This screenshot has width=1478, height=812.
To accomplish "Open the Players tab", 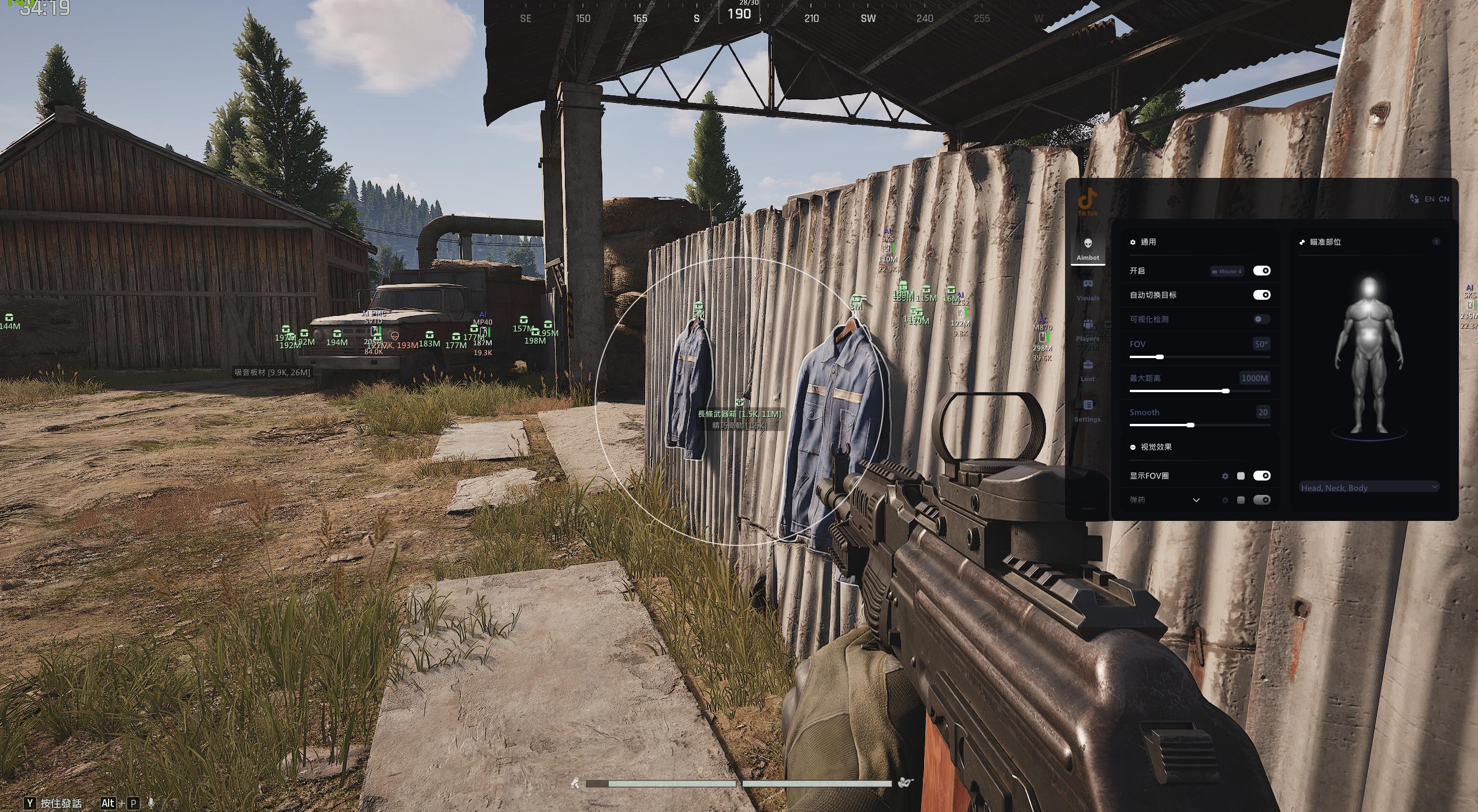I will tap(1088, 330).
